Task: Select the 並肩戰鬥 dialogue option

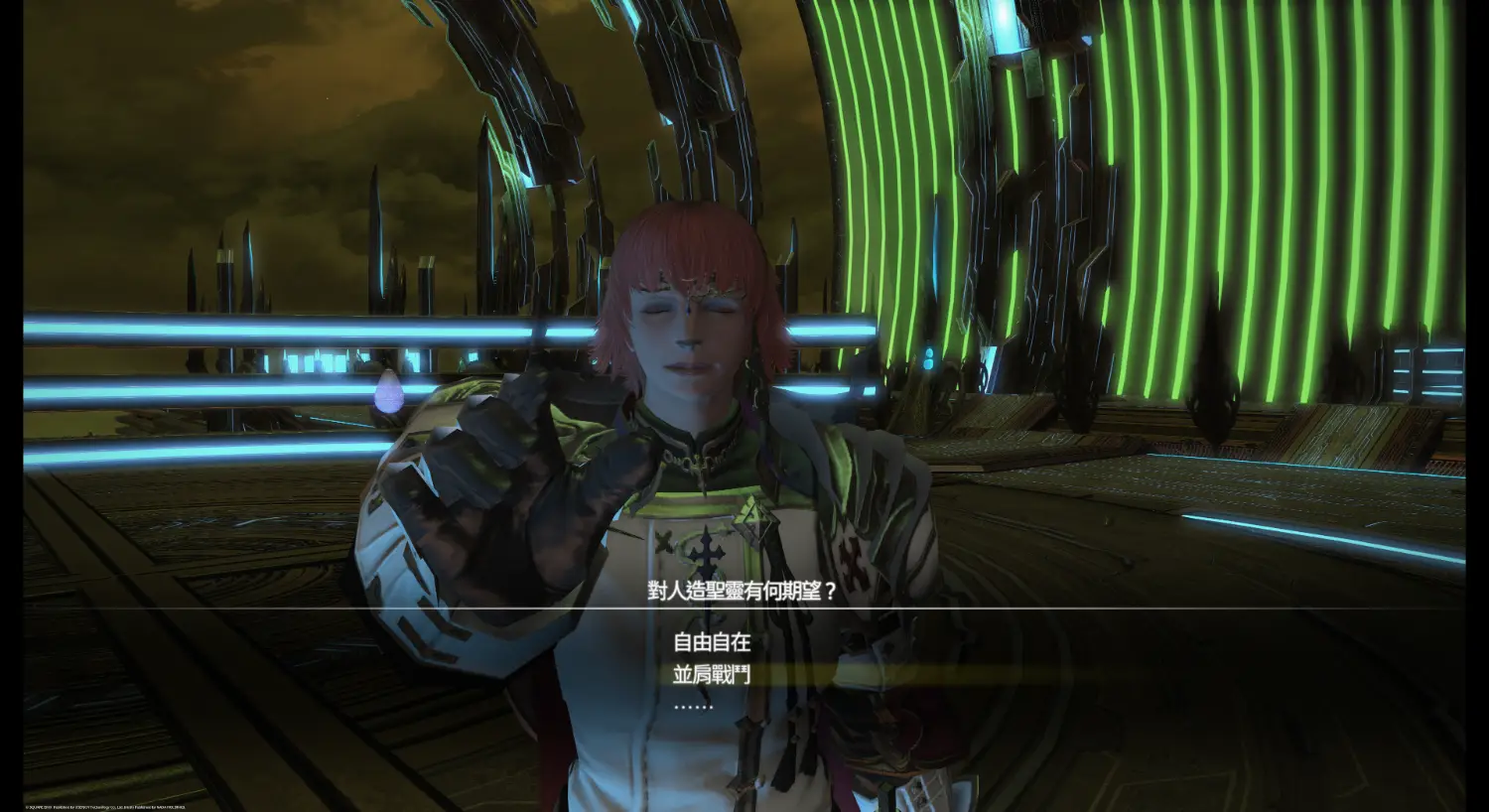Action: 711,675
